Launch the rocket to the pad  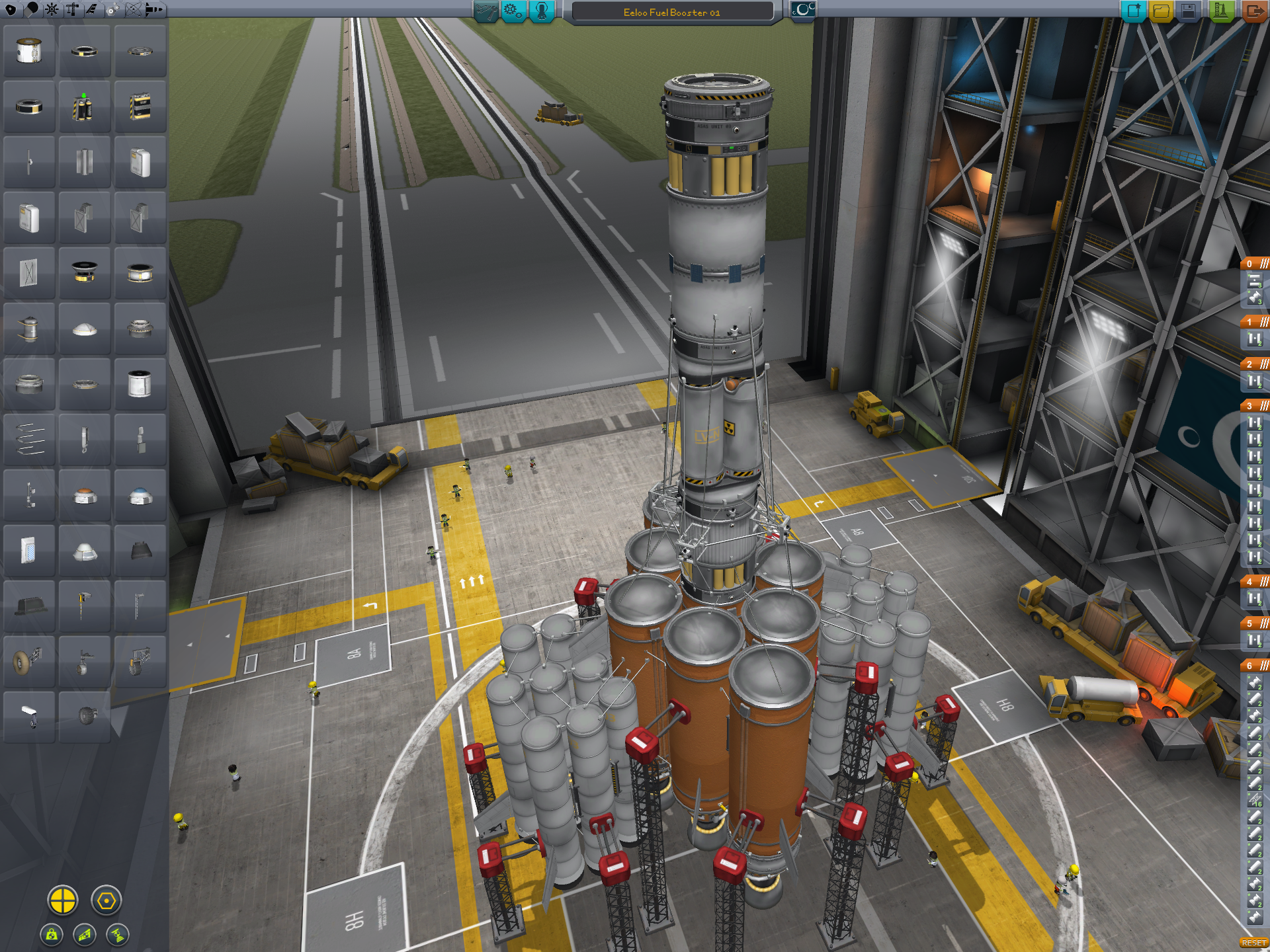pos(1221,11)
